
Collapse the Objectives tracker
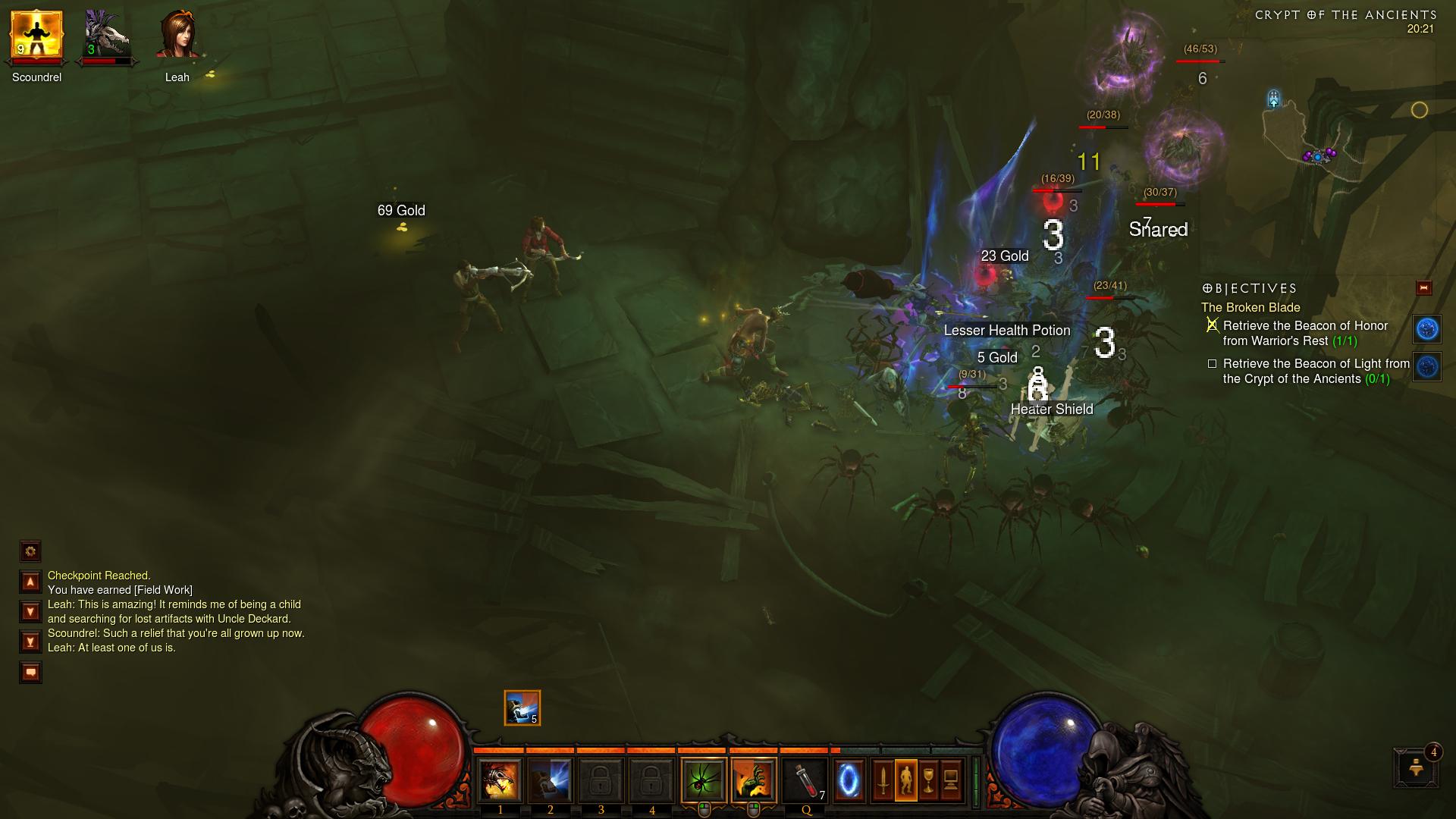[1423, 288]
